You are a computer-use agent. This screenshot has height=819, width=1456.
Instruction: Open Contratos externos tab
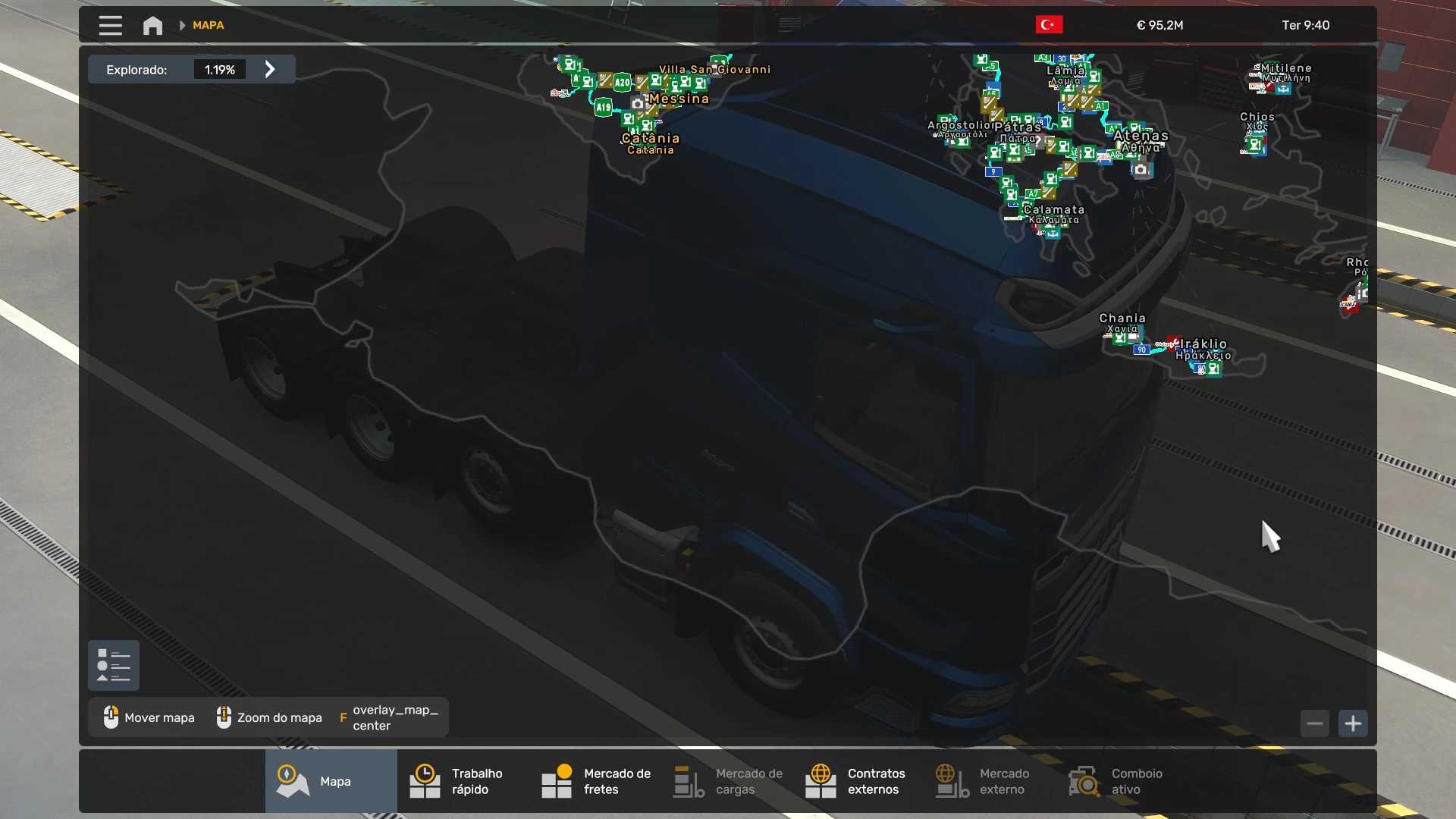point(855,781)
